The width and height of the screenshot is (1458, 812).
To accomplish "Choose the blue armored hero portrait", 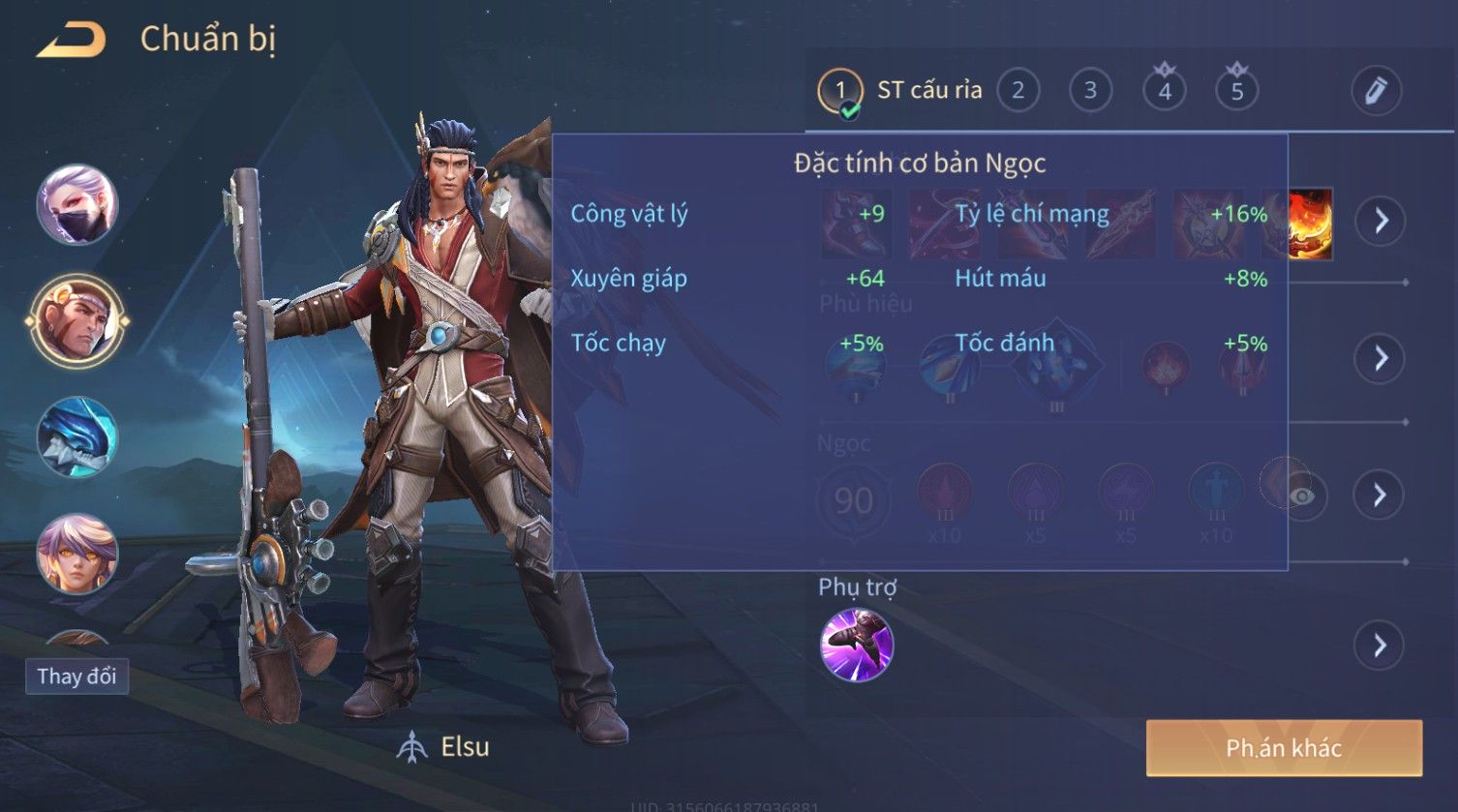I will click(77, 437).
